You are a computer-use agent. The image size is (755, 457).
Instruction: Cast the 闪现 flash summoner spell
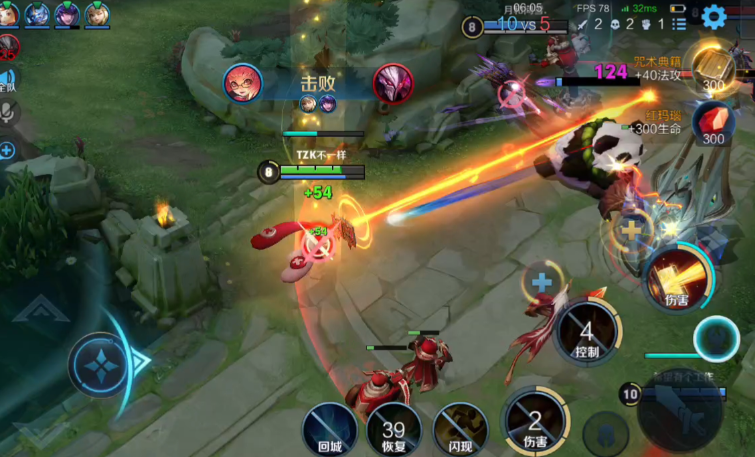click(x=459, y=429)
